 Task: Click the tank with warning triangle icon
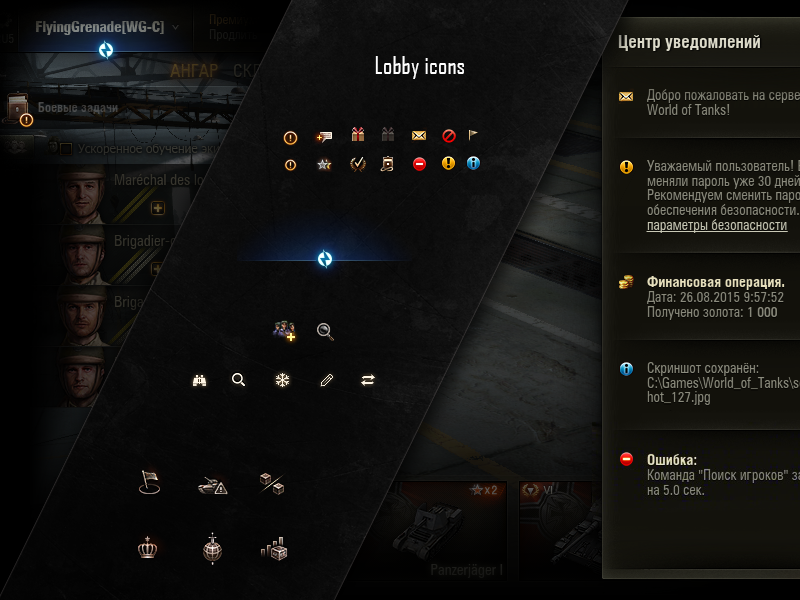click(212, 485)
